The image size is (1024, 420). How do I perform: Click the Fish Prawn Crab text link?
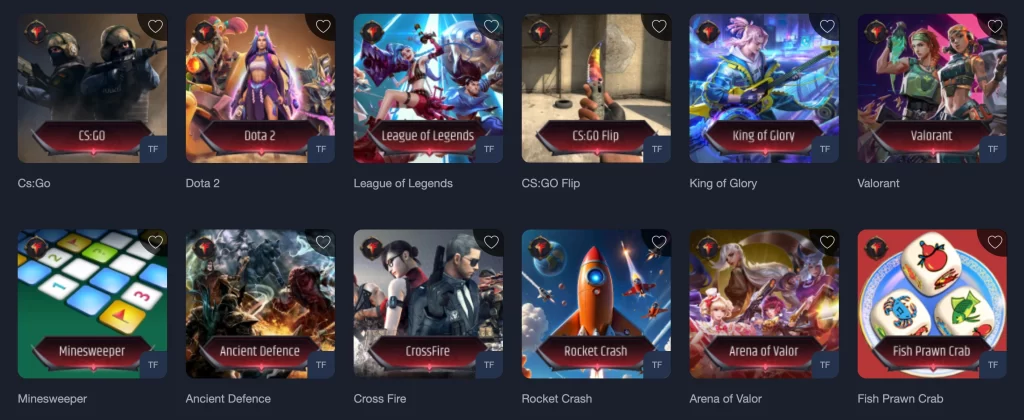900,399
